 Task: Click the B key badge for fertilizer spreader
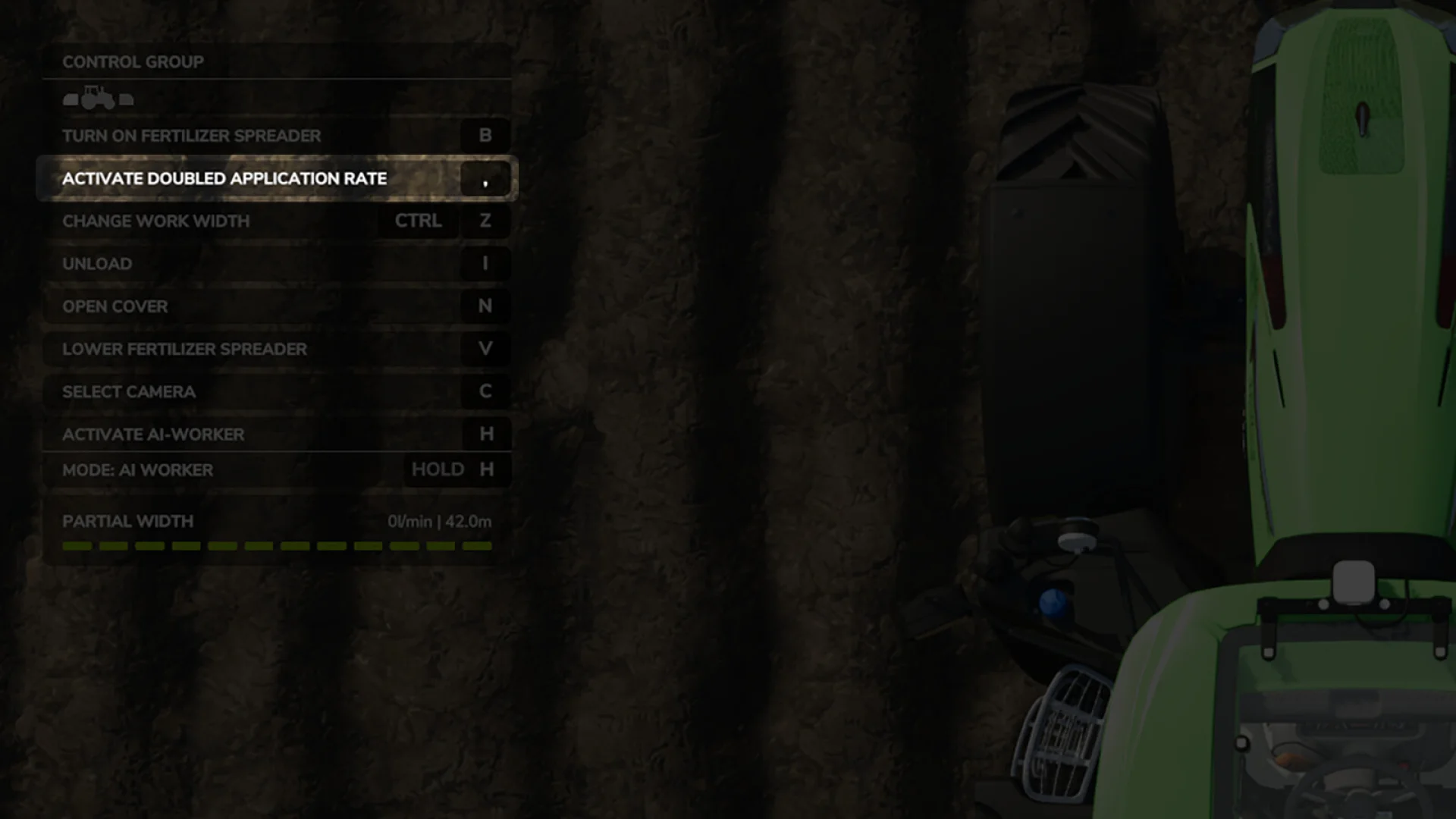pos(485,135)
